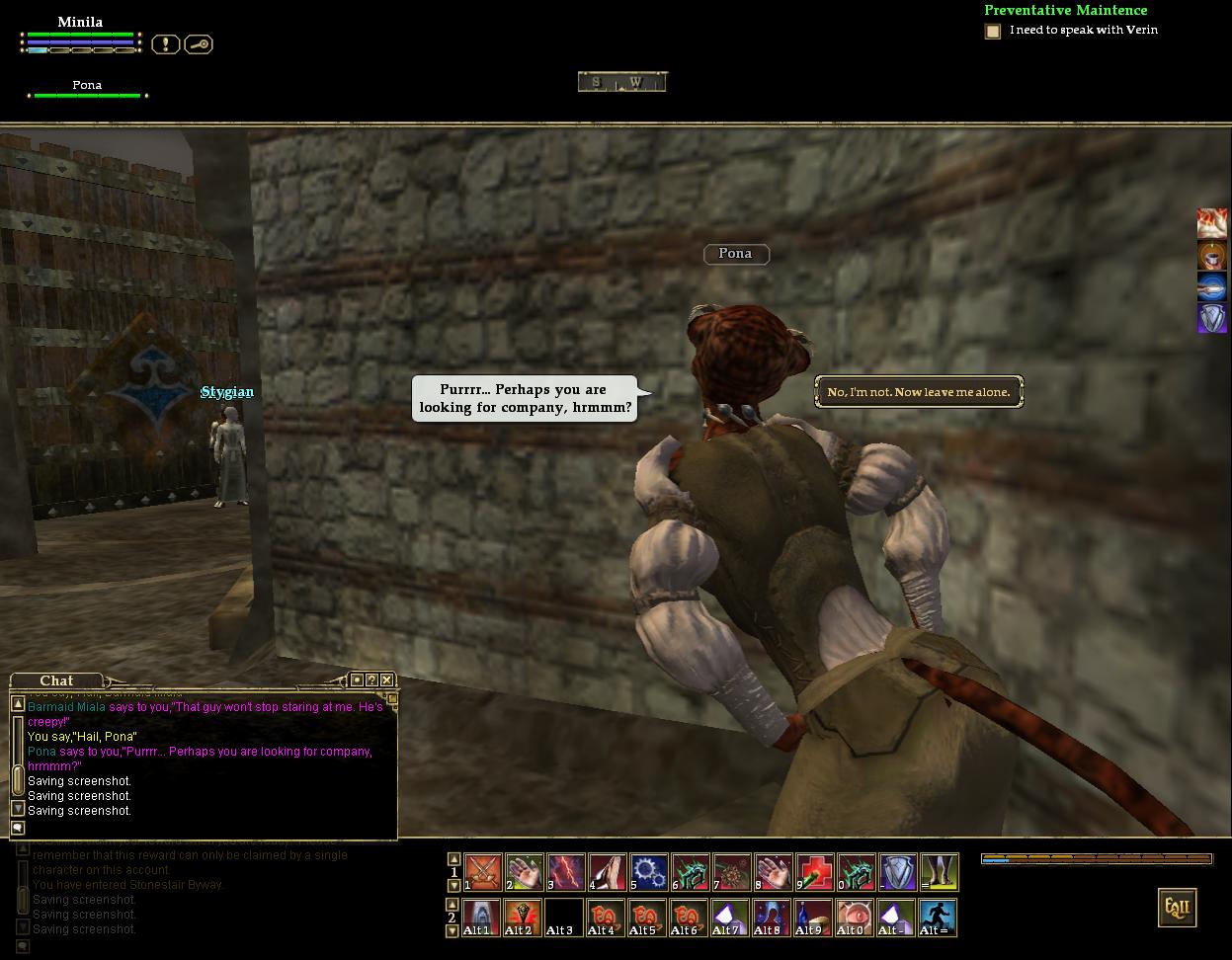Click the flame buff icon on the right edge

(x=1212, y=223)
